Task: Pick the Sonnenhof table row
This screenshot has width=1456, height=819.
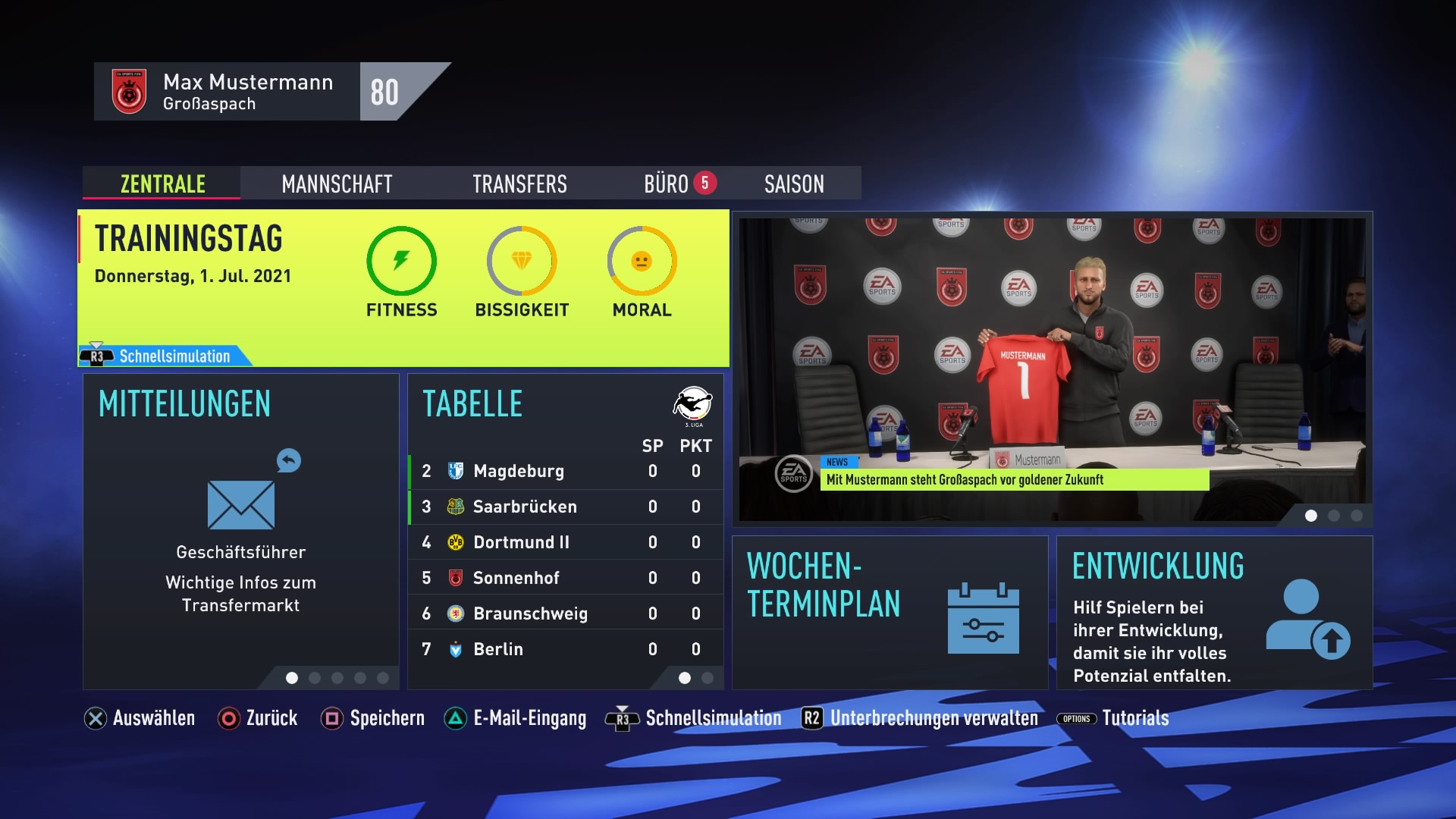Action: pos(565,578)
